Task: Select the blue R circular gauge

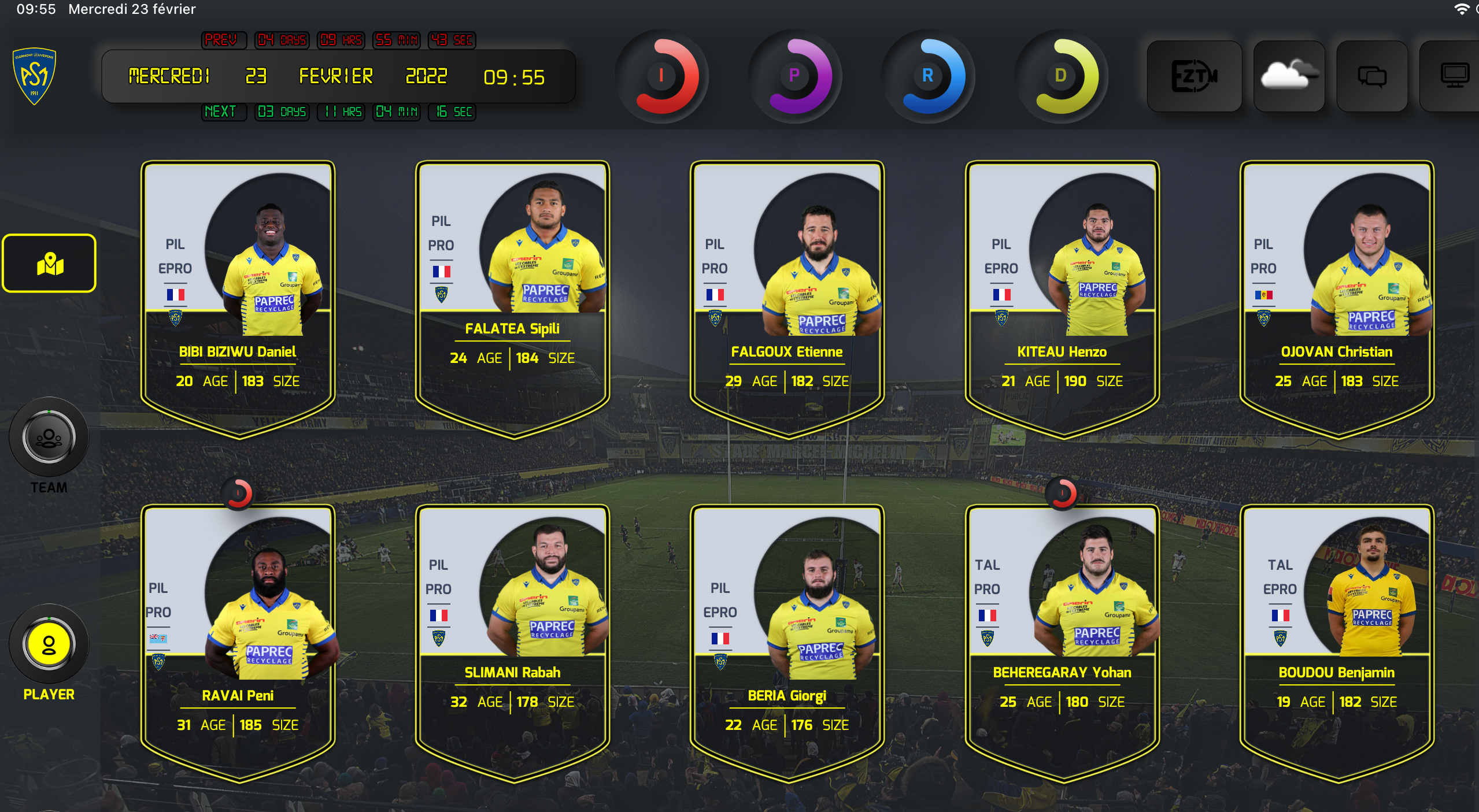Action: [928, 76]
